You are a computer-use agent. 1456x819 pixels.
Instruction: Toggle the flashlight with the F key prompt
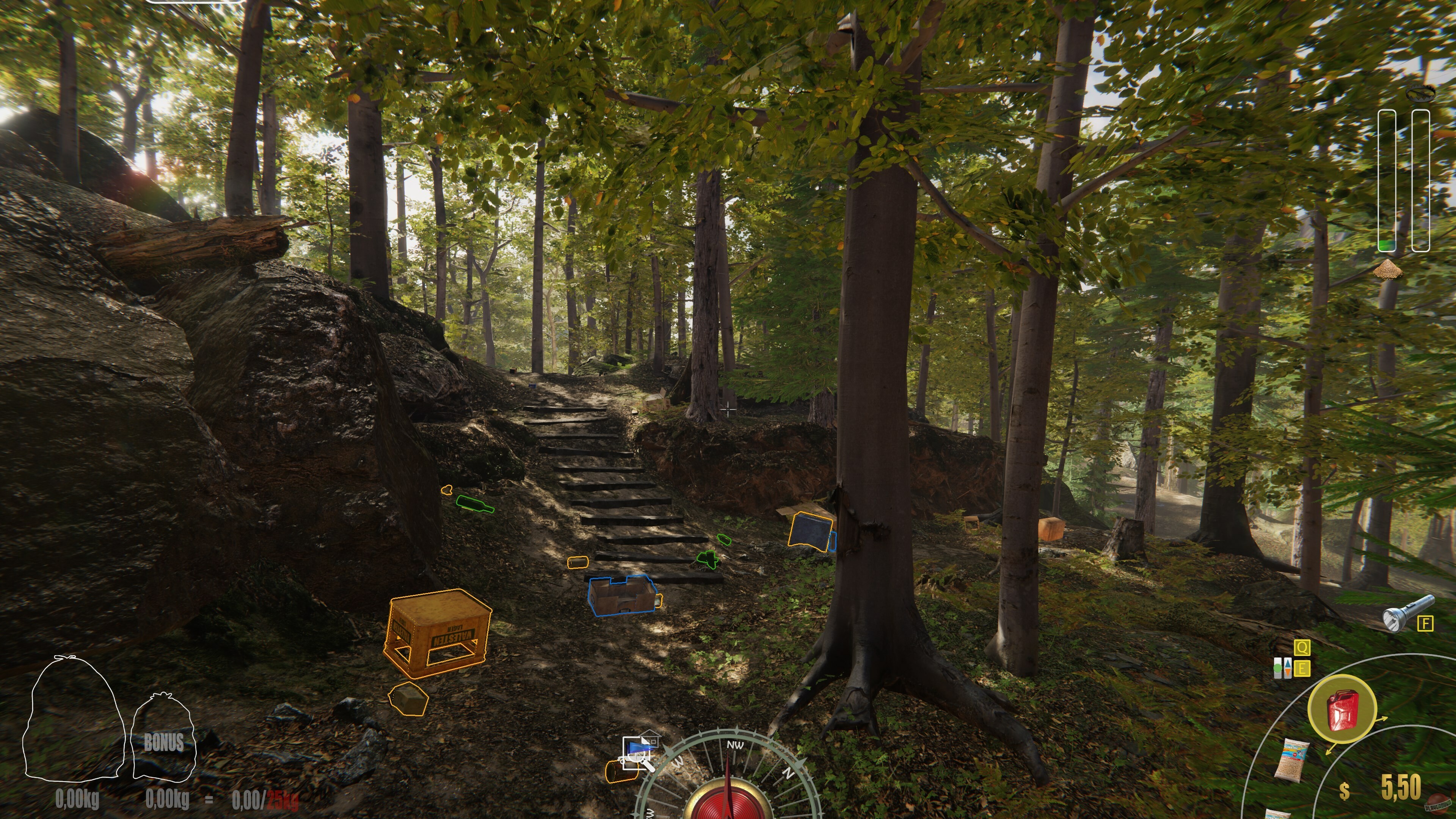coord(1426,623)
